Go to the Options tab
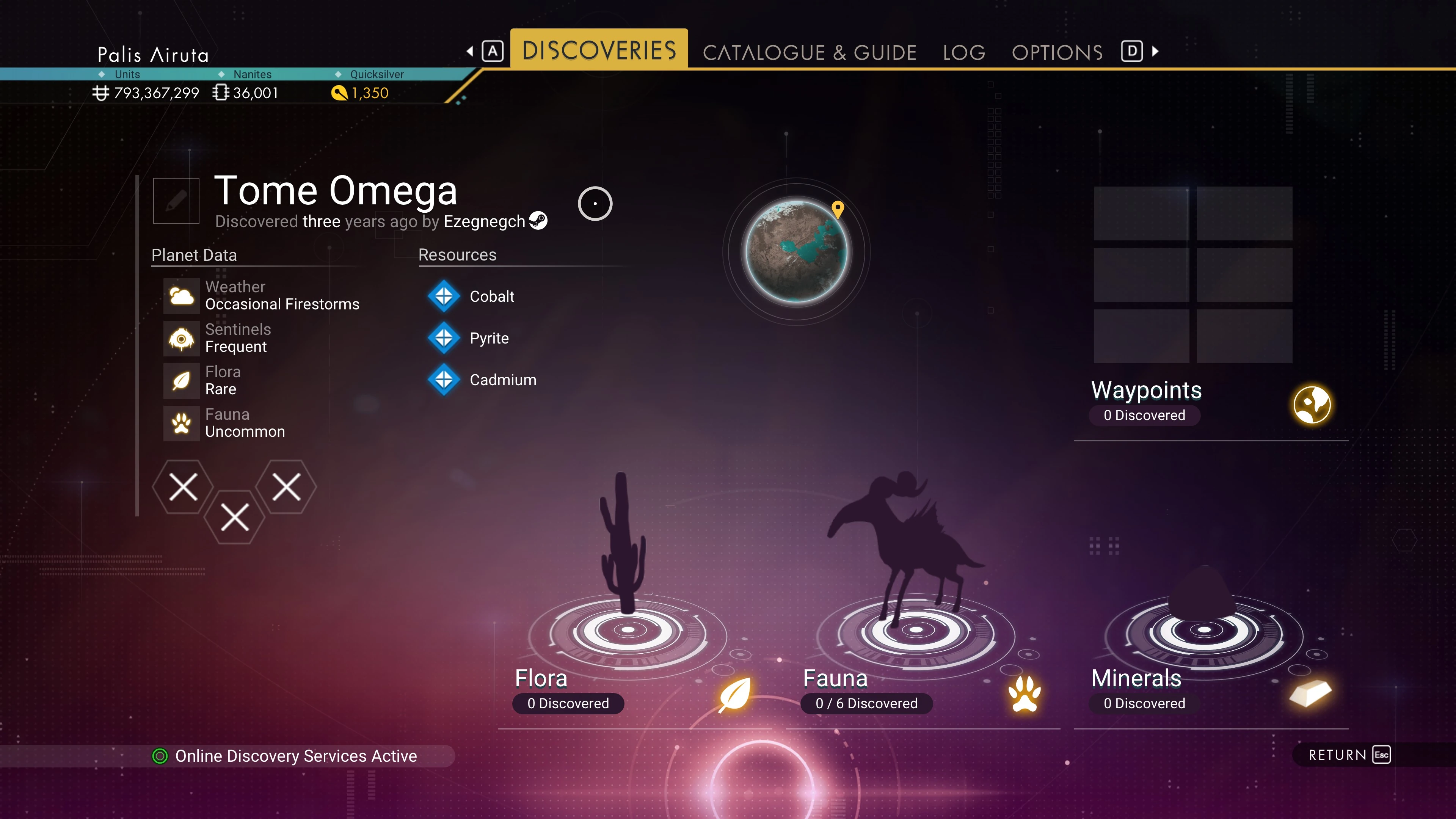 coord(1057,53)
